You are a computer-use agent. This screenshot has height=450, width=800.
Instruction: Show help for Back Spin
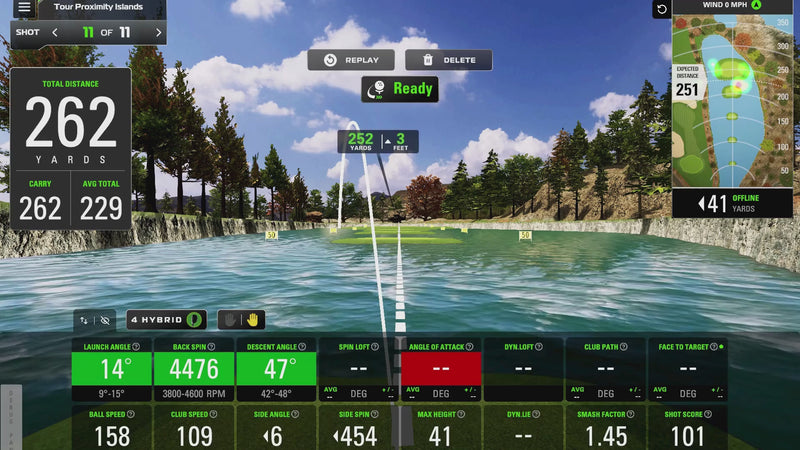211,347
